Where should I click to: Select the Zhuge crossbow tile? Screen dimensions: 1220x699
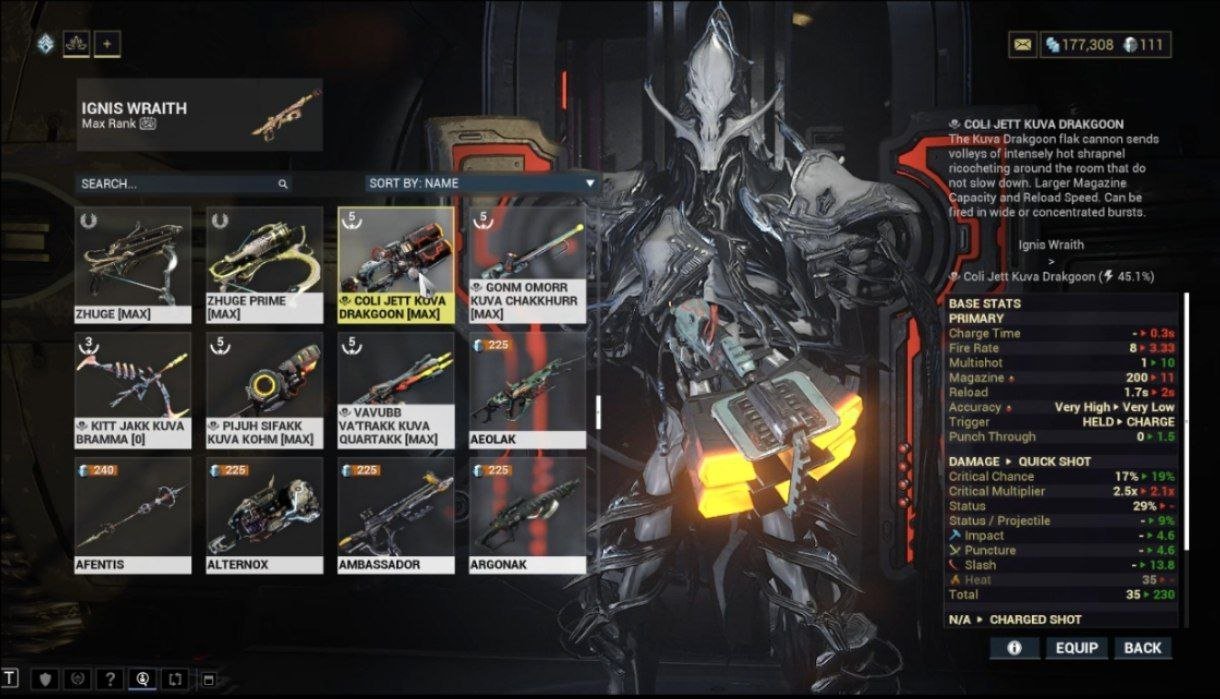133,263
